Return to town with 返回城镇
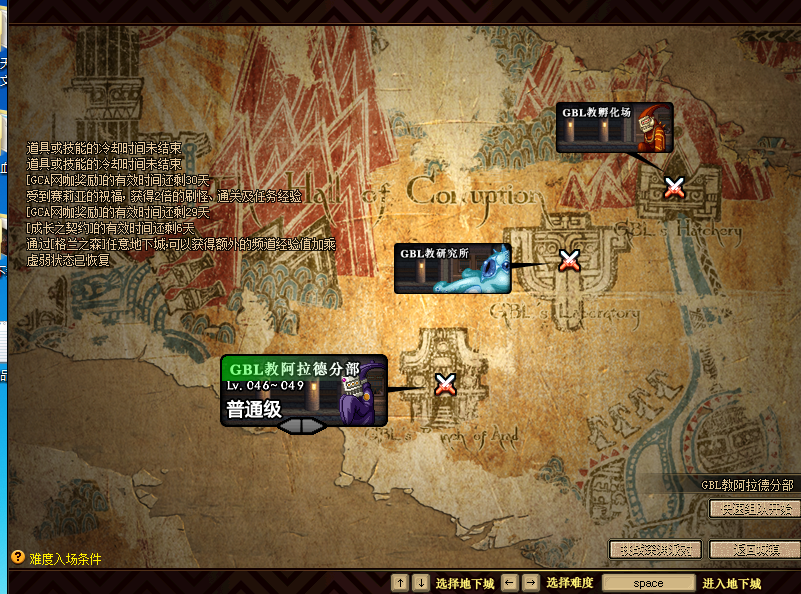Viewport: 801px width, 594px height. [755, 549]
